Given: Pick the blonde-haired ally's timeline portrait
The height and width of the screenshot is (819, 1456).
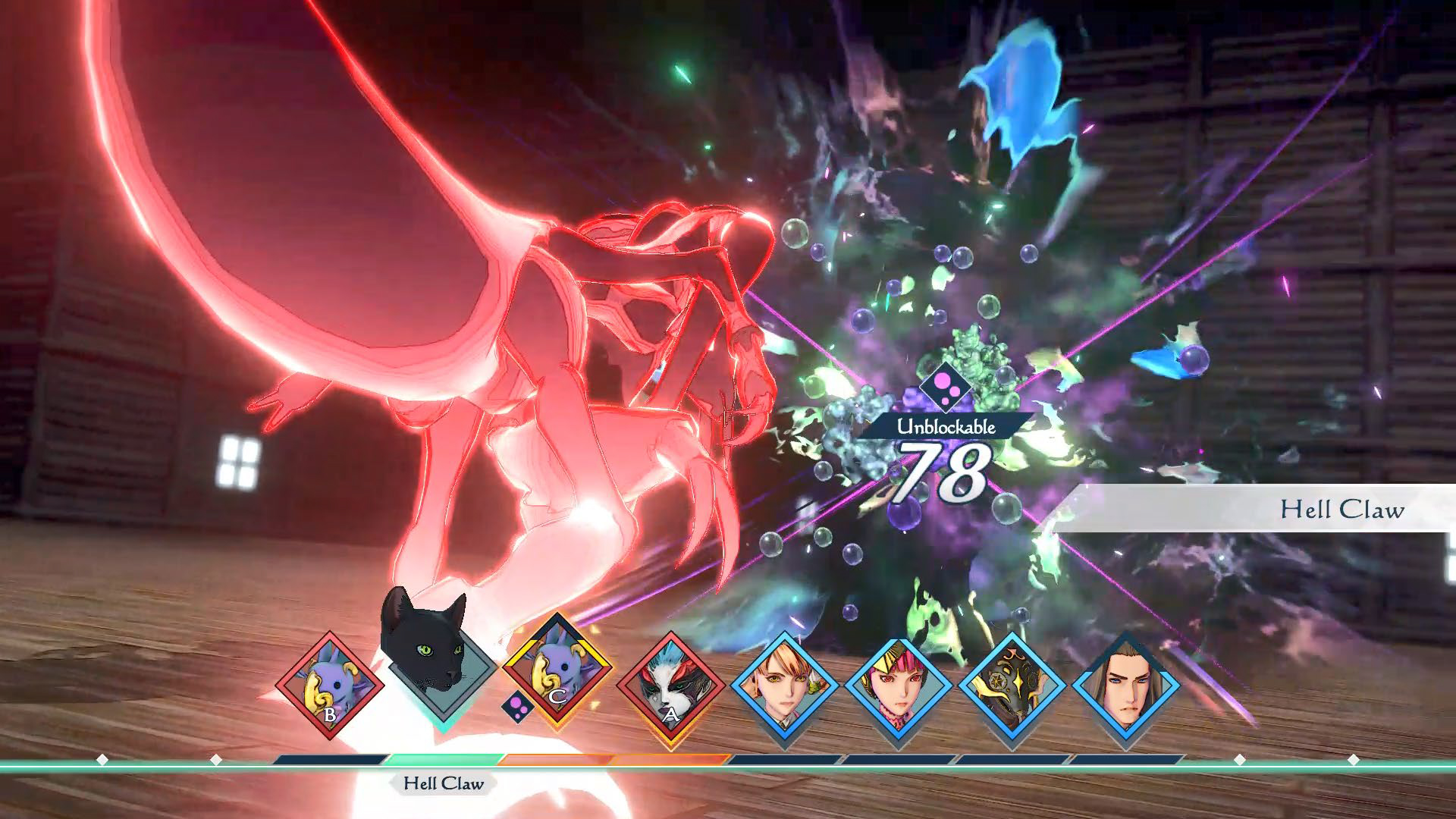Looking at the screenshot, I should pos(784,686).
